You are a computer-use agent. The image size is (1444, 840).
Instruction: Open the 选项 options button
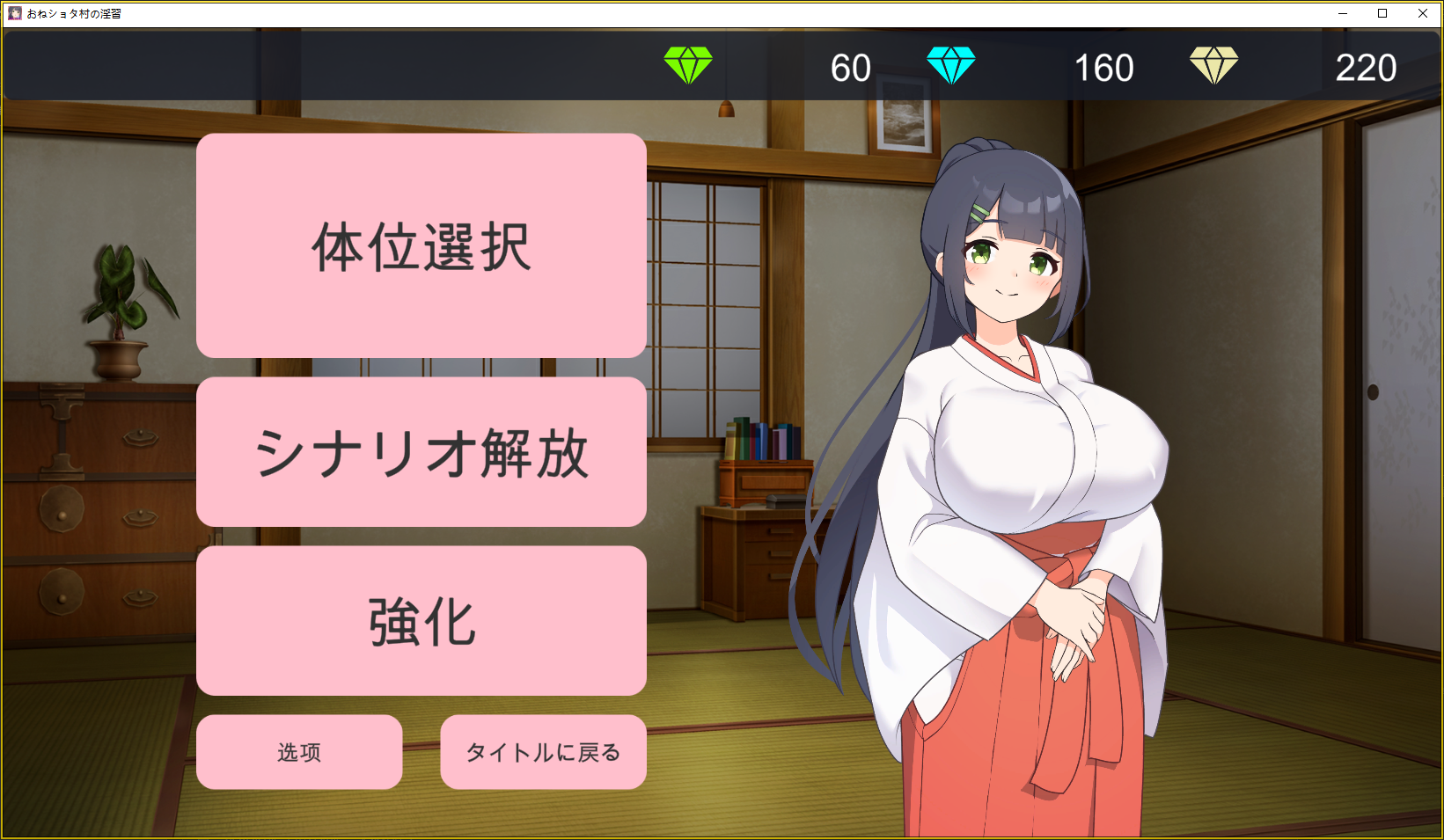pyautogui.click(x=299, y=752)
